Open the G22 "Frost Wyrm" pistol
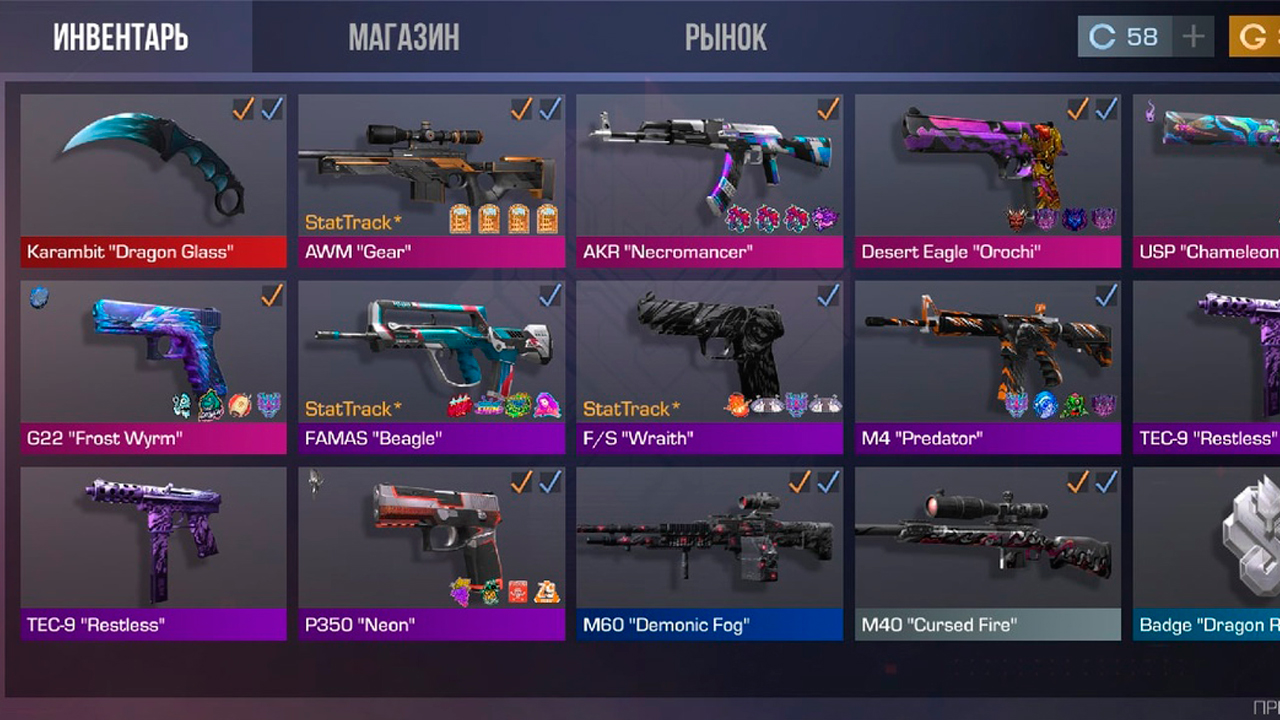 pyautogui.click(x=153, y=366)
